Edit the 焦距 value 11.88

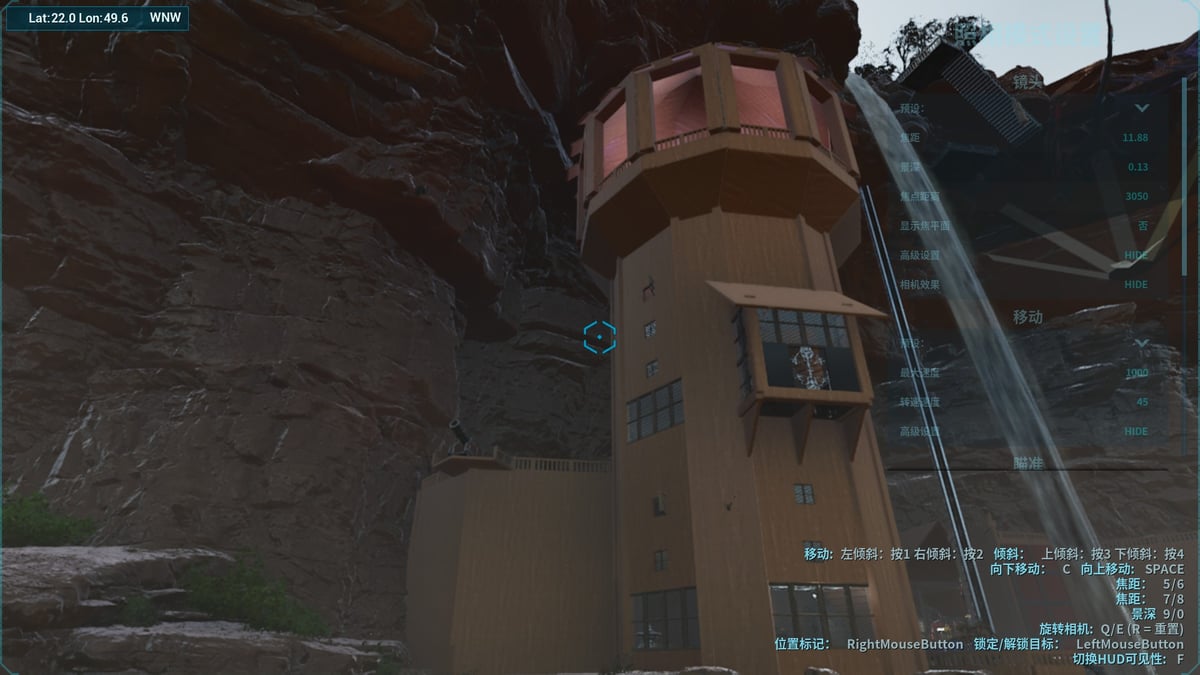point(1135,137)
